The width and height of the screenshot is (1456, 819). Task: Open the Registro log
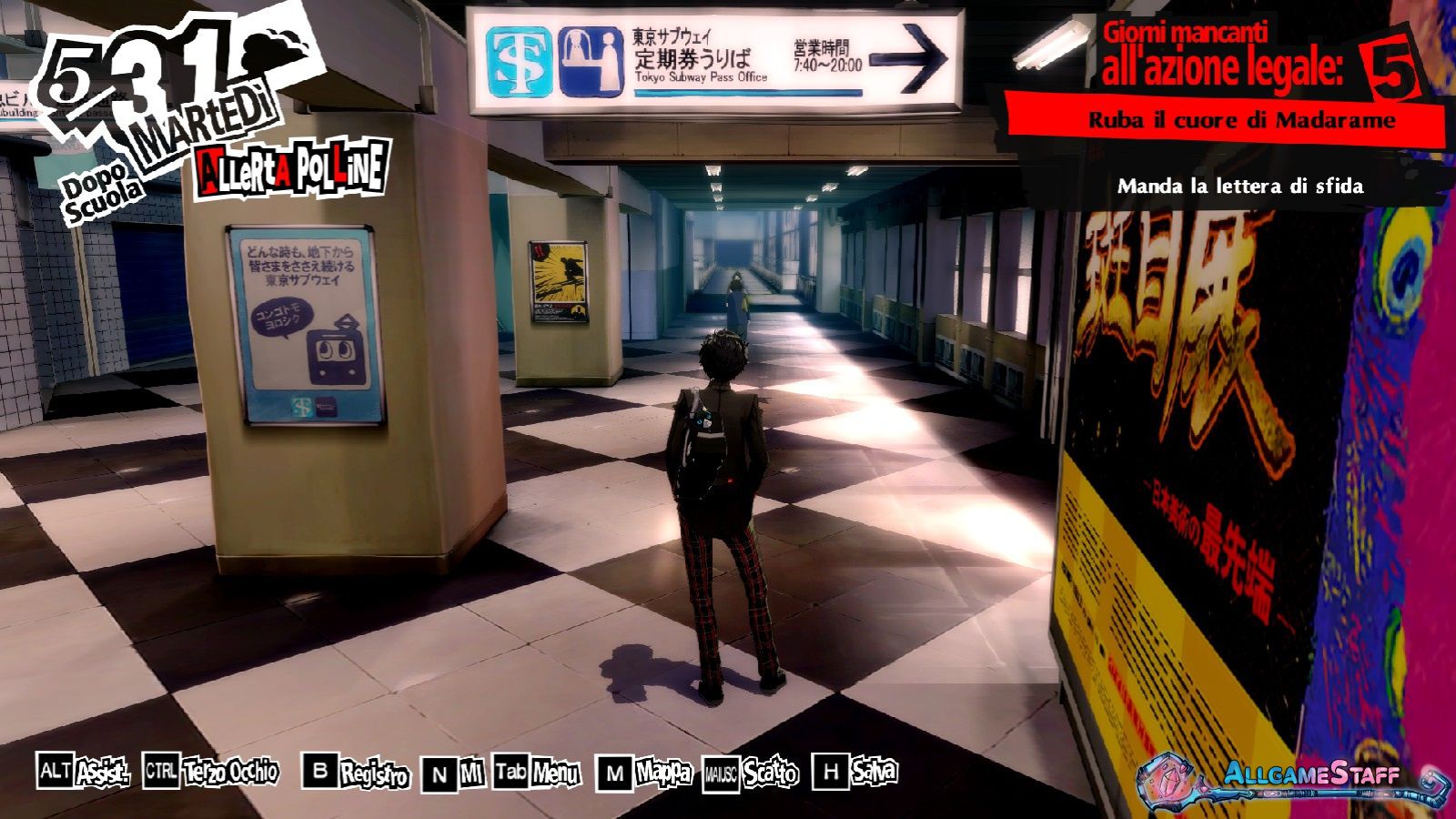374,774
